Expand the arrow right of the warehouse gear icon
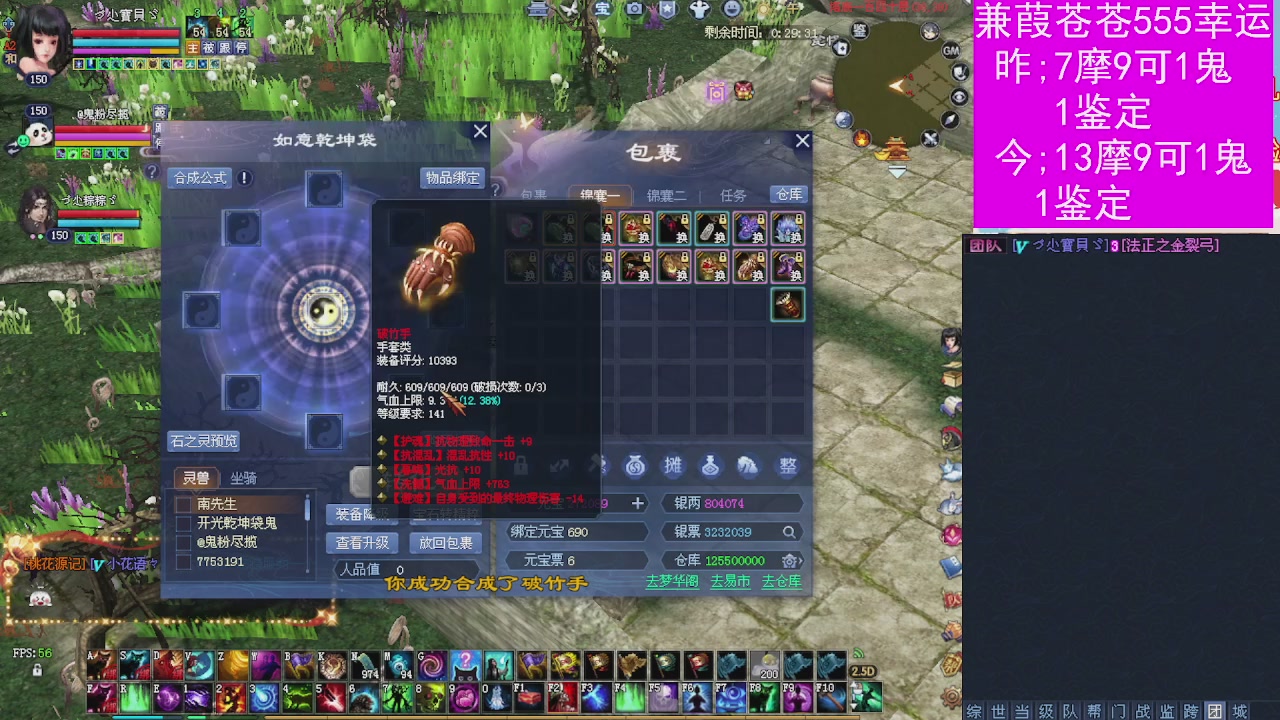Viewport: 1280px width, 720px height. pyautogui.click(x=800, y=561)
